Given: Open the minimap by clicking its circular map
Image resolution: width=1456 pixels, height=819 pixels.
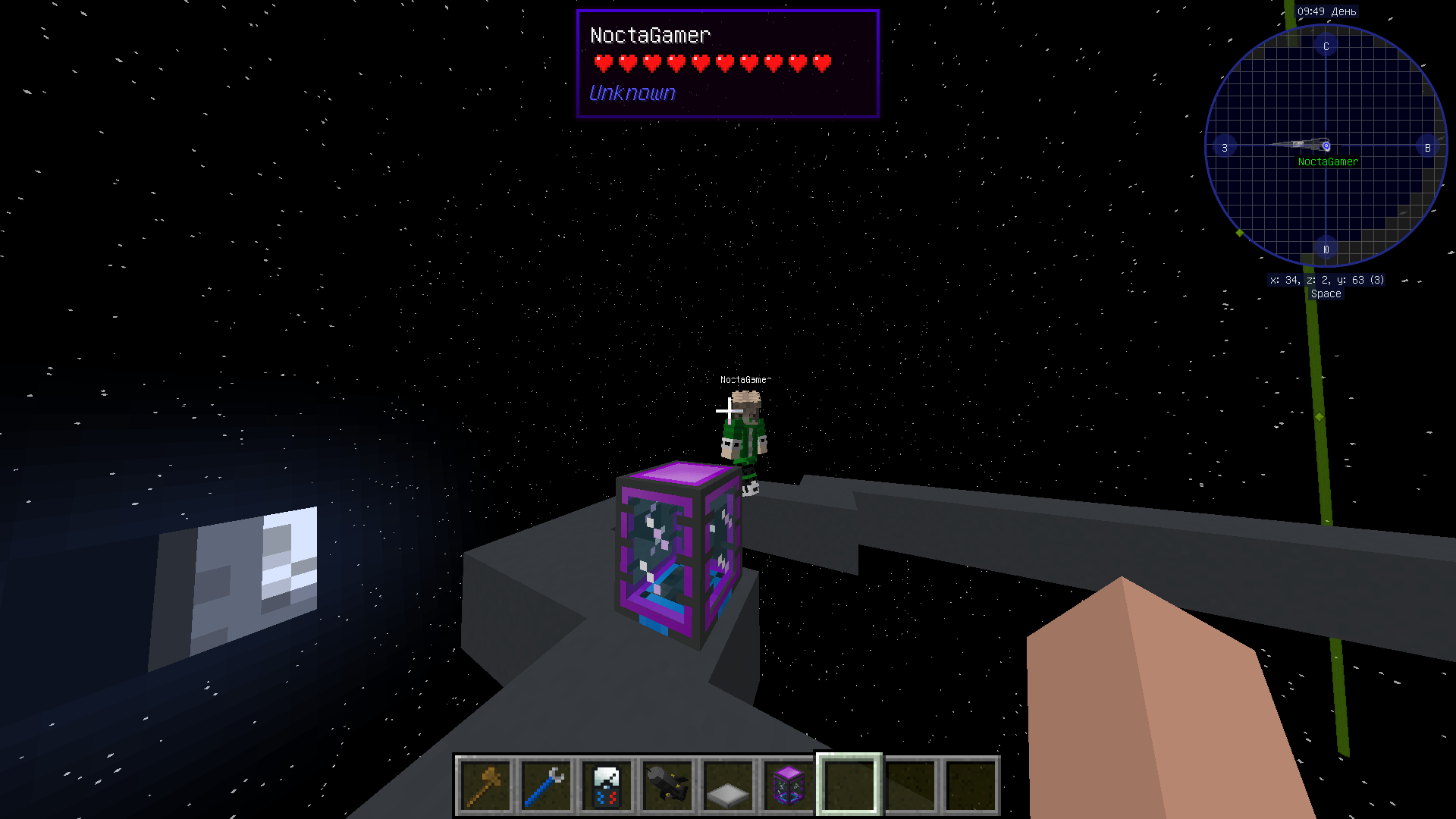Looking at the screenshot, I should tap(1326, 146).
